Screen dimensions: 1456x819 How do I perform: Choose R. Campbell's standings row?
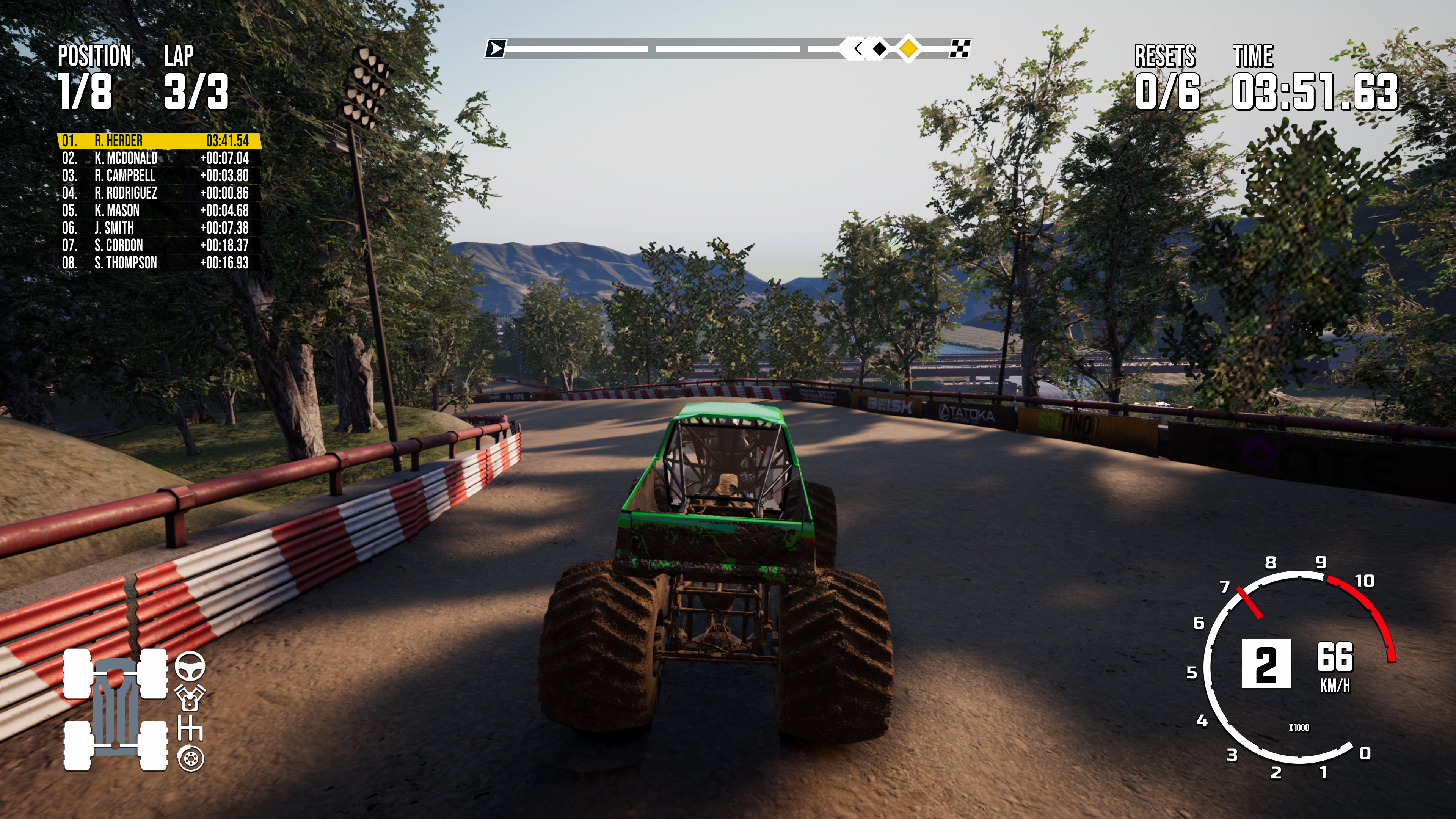tap(158, 175)
